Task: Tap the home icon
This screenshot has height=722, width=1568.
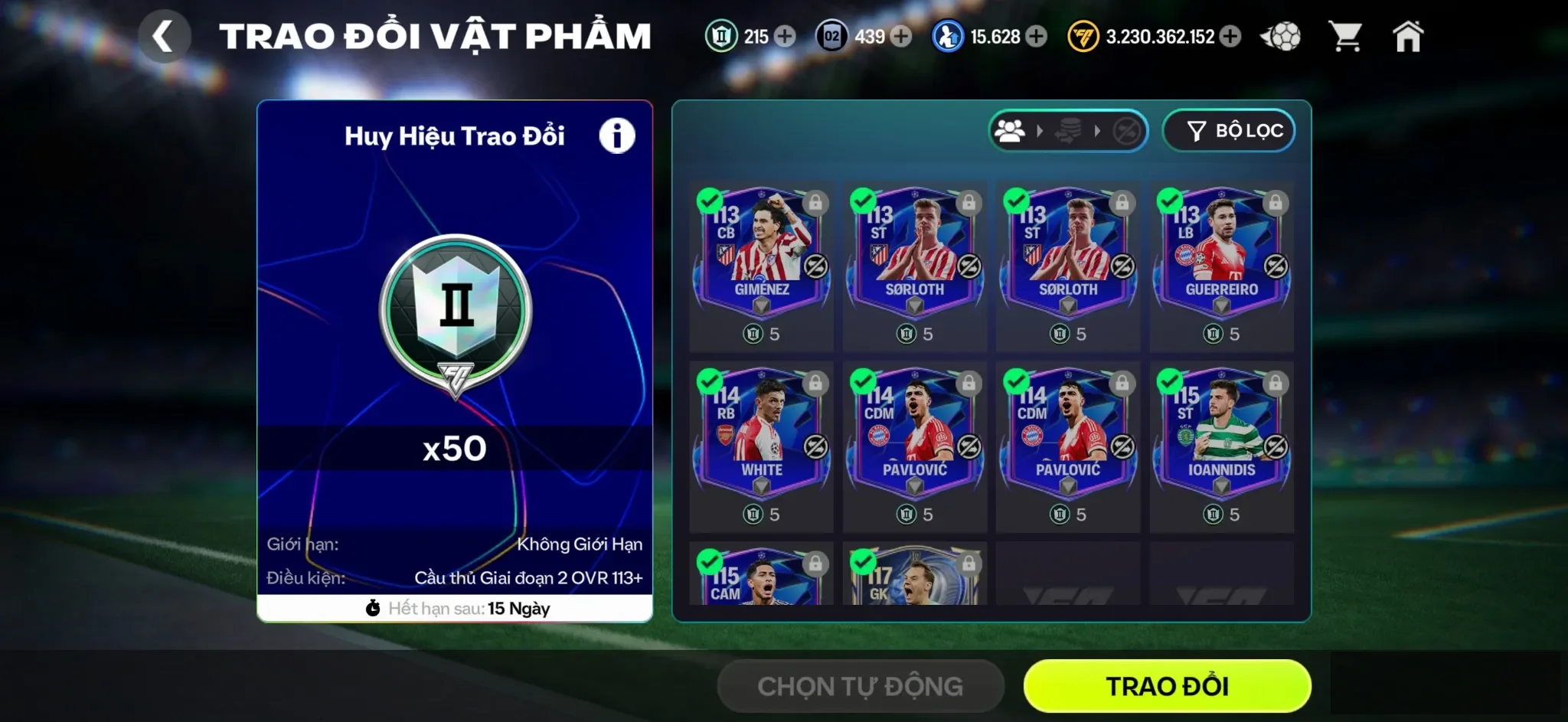Action: tap(1411, 35)
